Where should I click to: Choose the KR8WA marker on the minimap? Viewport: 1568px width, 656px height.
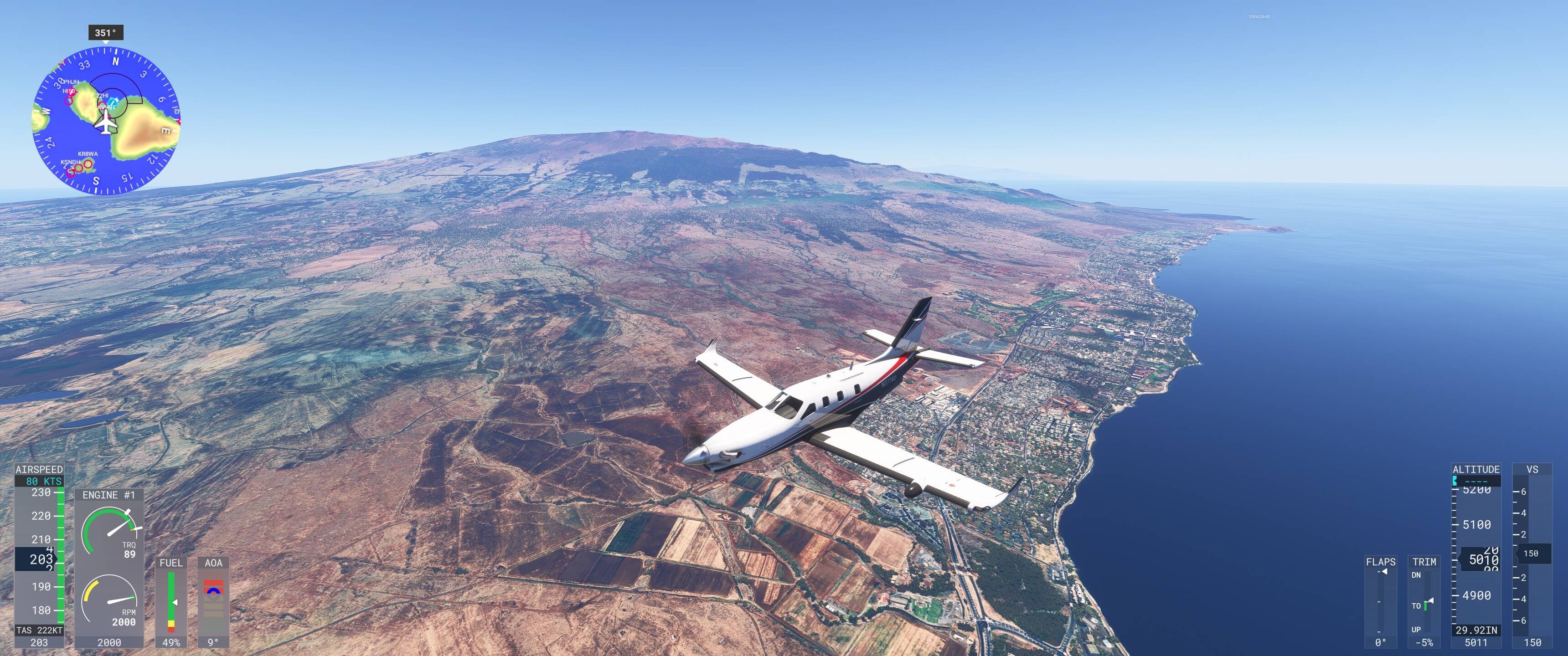88,163
